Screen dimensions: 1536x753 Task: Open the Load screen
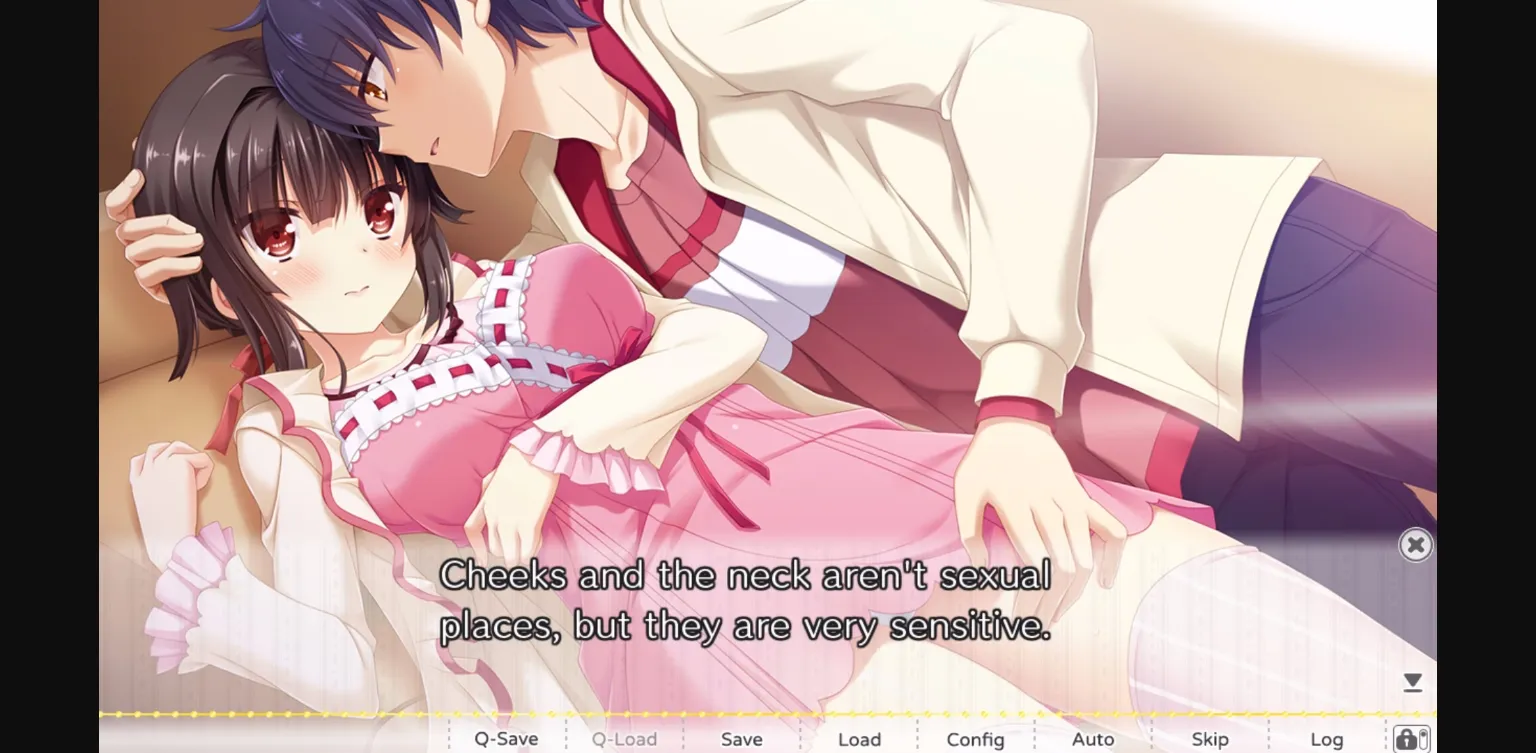point(859,739)
